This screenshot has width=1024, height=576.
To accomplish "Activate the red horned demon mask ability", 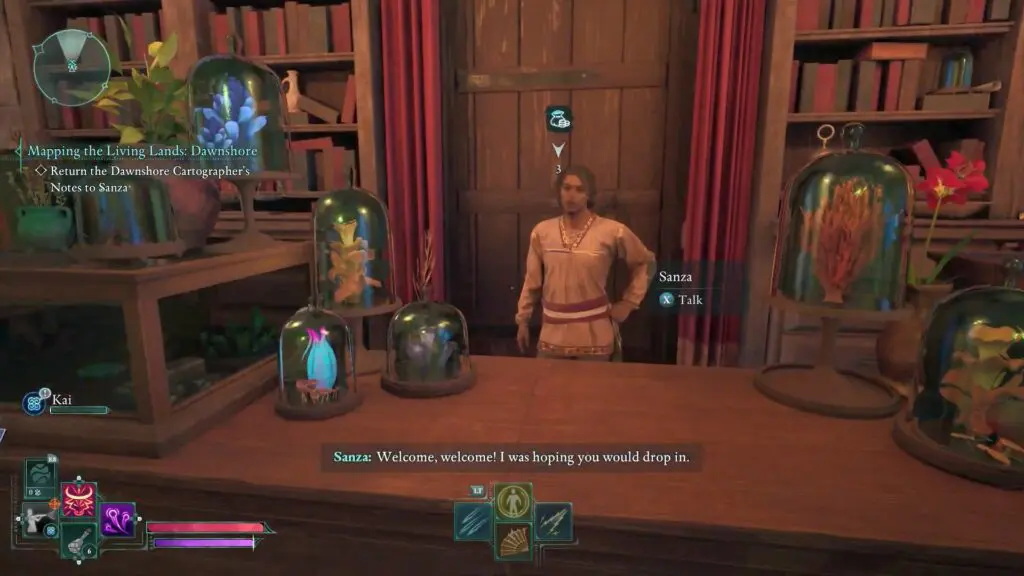I will pyautogui.click(x=79, y=498).
